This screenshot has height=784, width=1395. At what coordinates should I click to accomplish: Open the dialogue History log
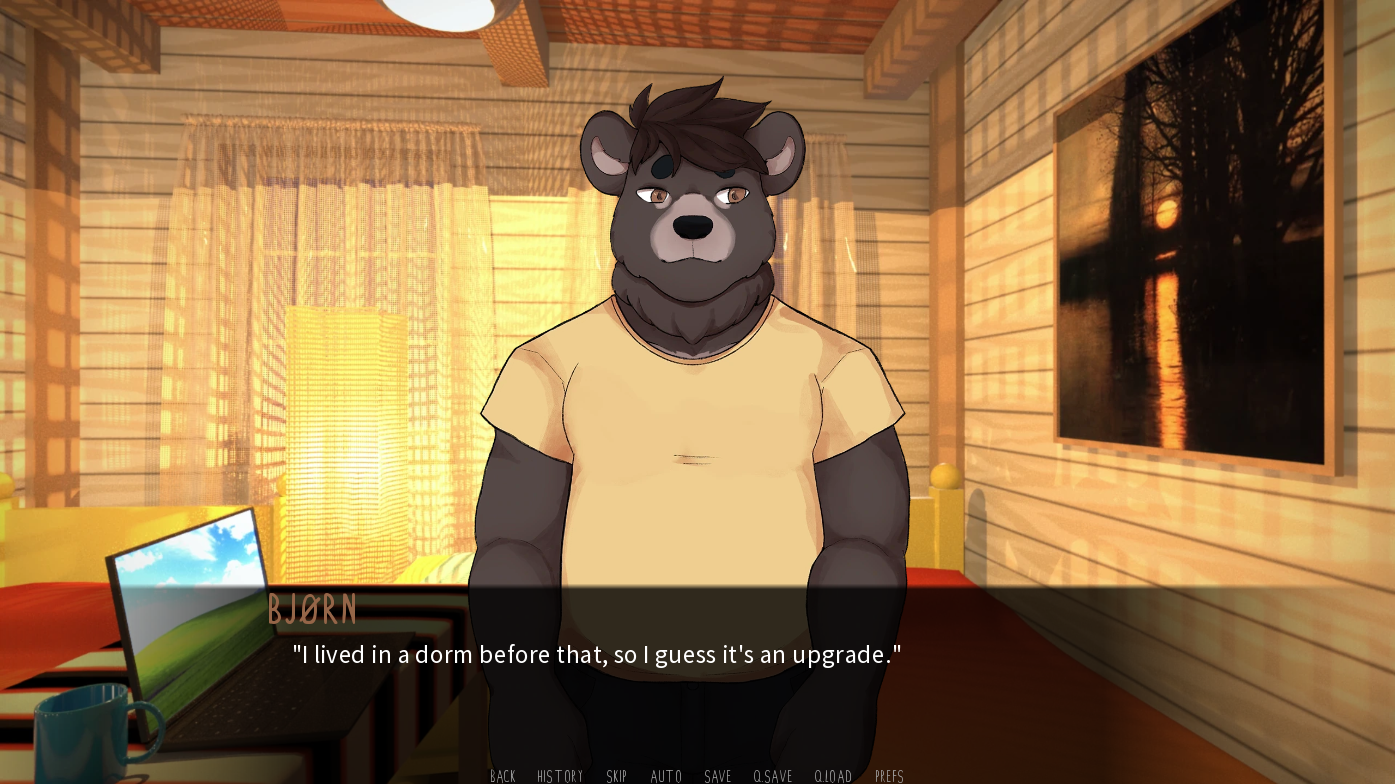(560, 776)
